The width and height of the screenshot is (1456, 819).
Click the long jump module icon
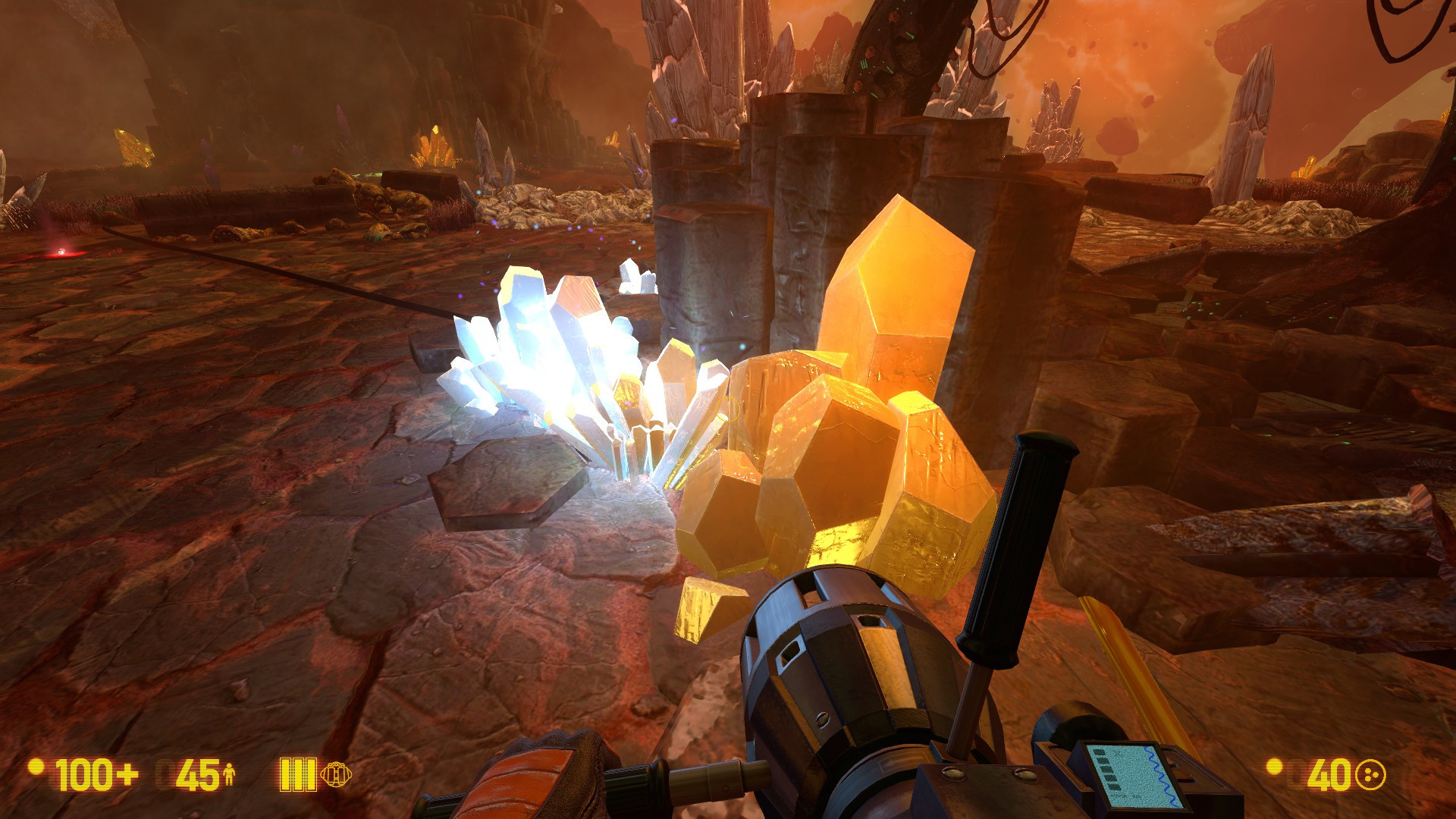point(336,774)
